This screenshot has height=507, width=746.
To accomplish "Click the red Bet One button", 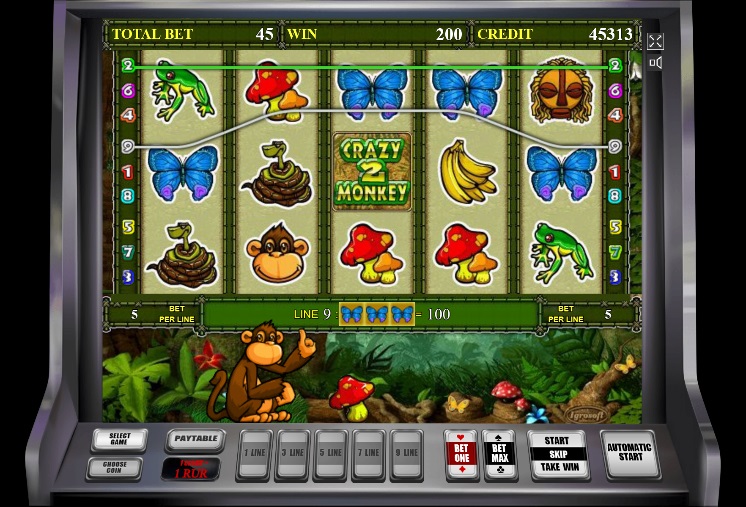I will [x=462, y=454].
